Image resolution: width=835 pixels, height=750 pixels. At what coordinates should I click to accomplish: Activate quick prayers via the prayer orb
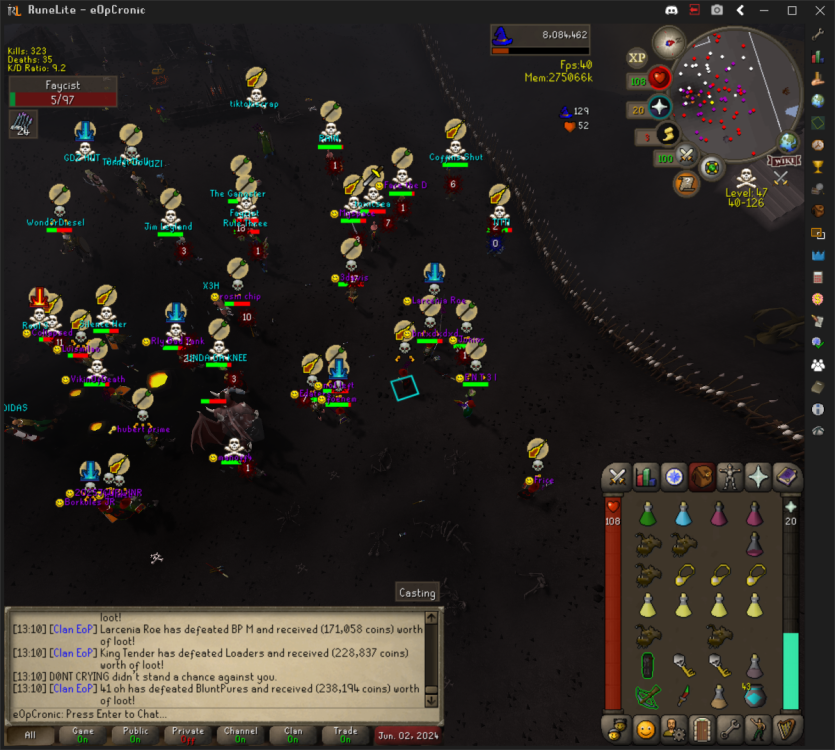click(x=660, y=107)
